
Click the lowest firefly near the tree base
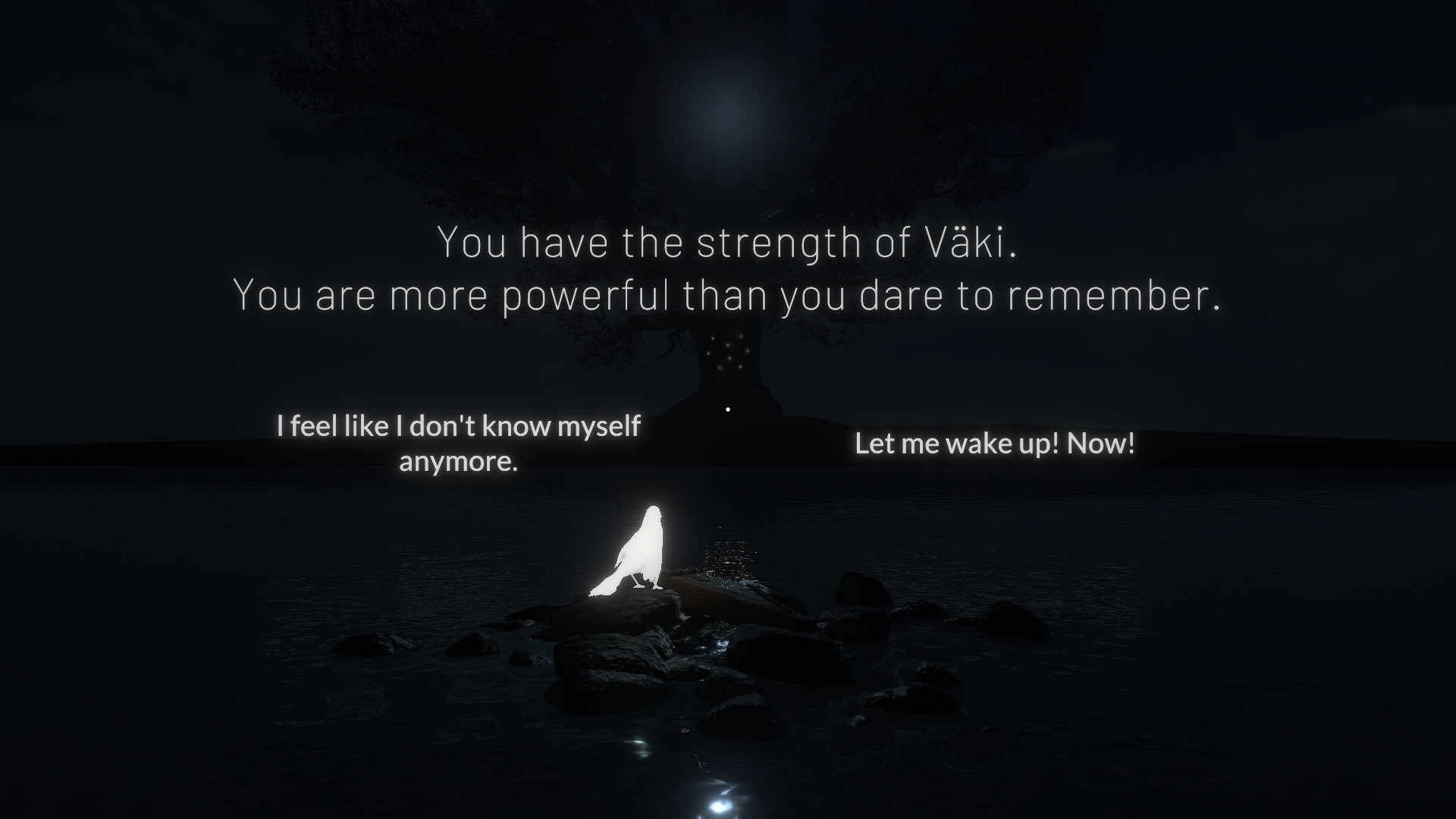[x=720, y=368]
